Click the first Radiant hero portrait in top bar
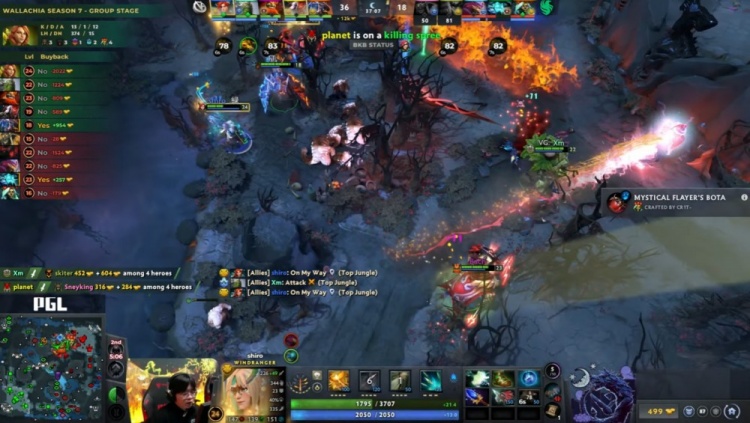The height and width of the screenshot is (423, 750). (222, 8)
